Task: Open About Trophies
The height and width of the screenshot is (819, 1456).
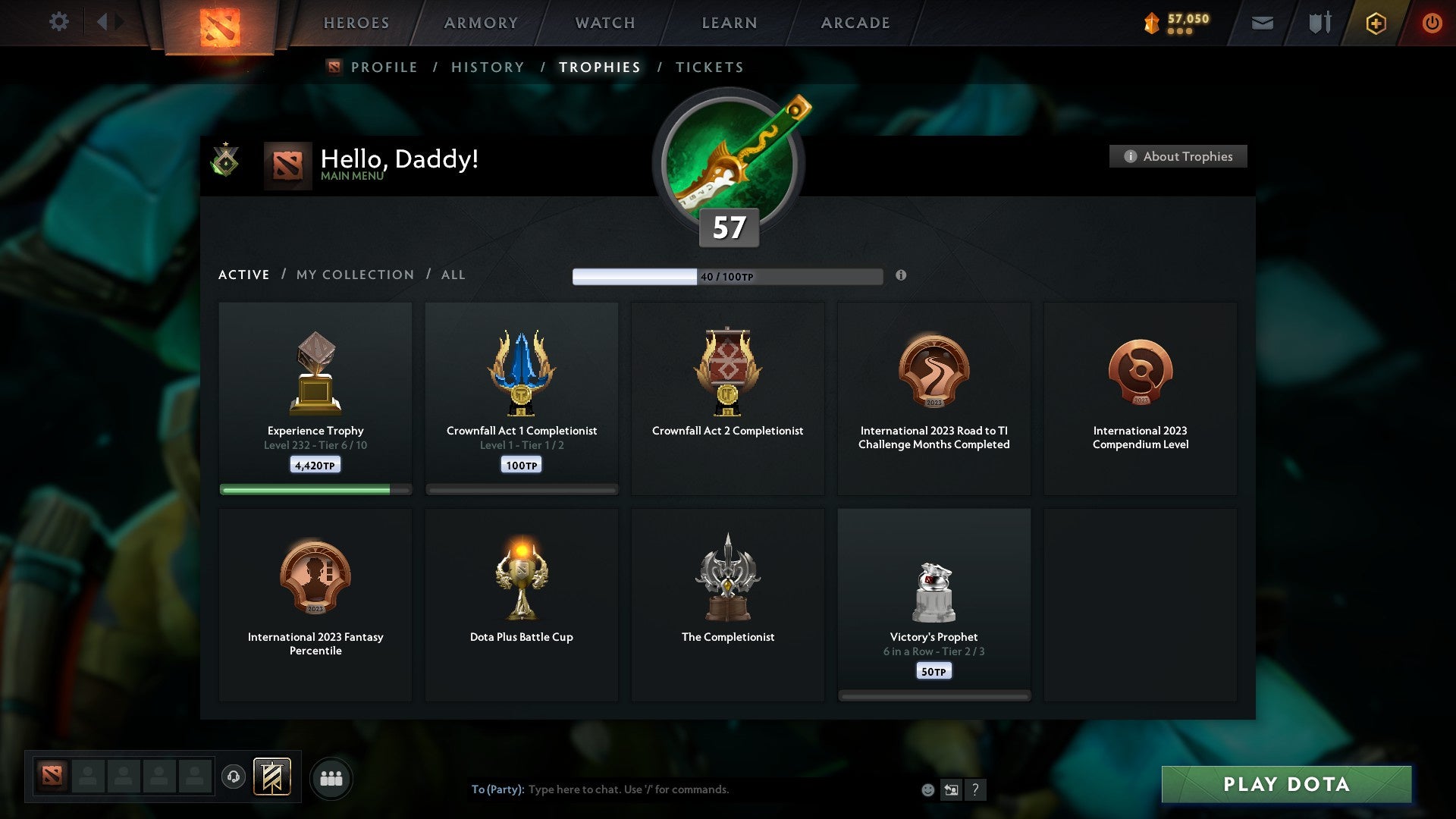Action: coord(1178,156)
